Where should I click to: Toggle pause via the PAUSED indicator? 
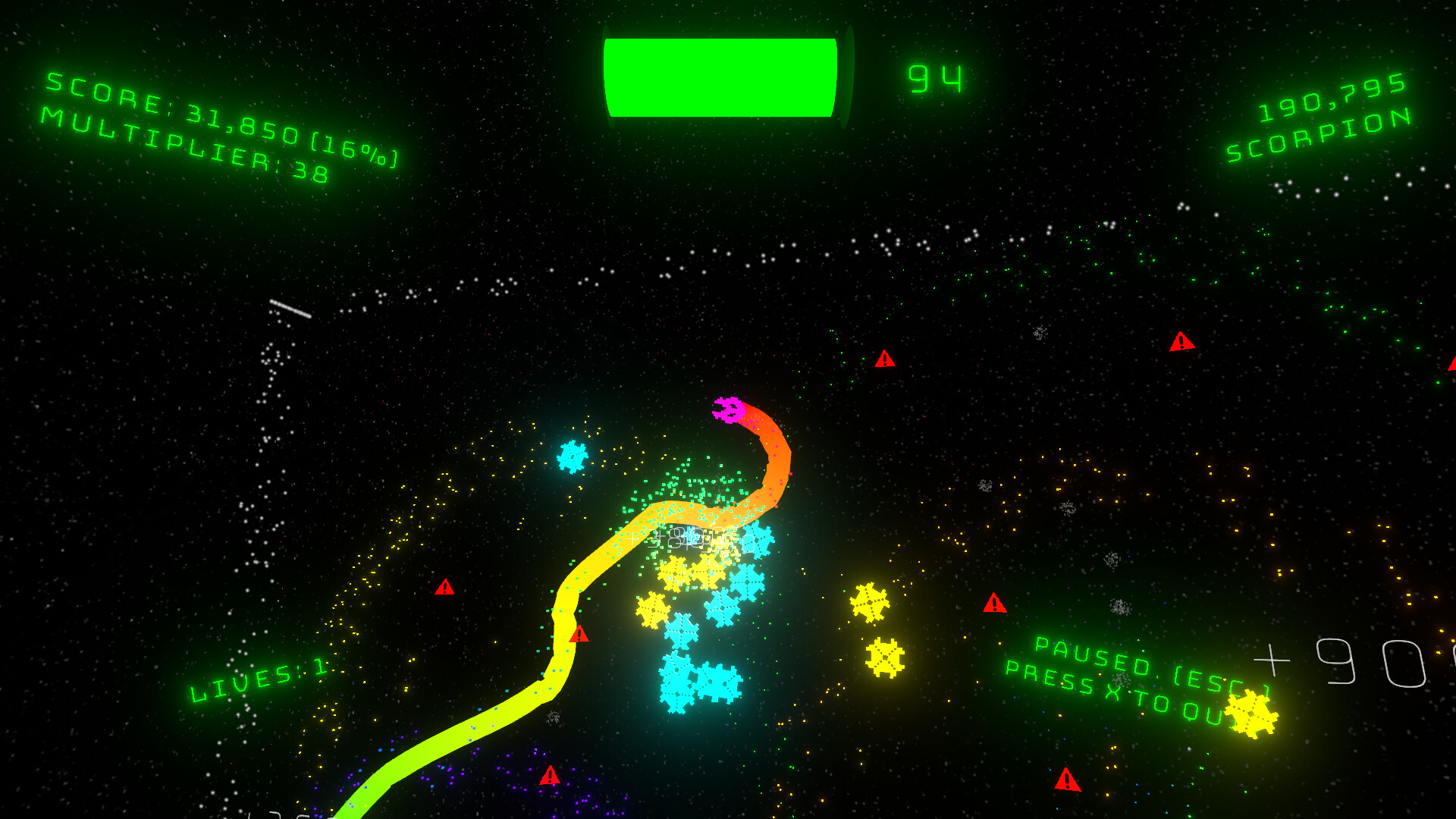tap(1092, 654)
